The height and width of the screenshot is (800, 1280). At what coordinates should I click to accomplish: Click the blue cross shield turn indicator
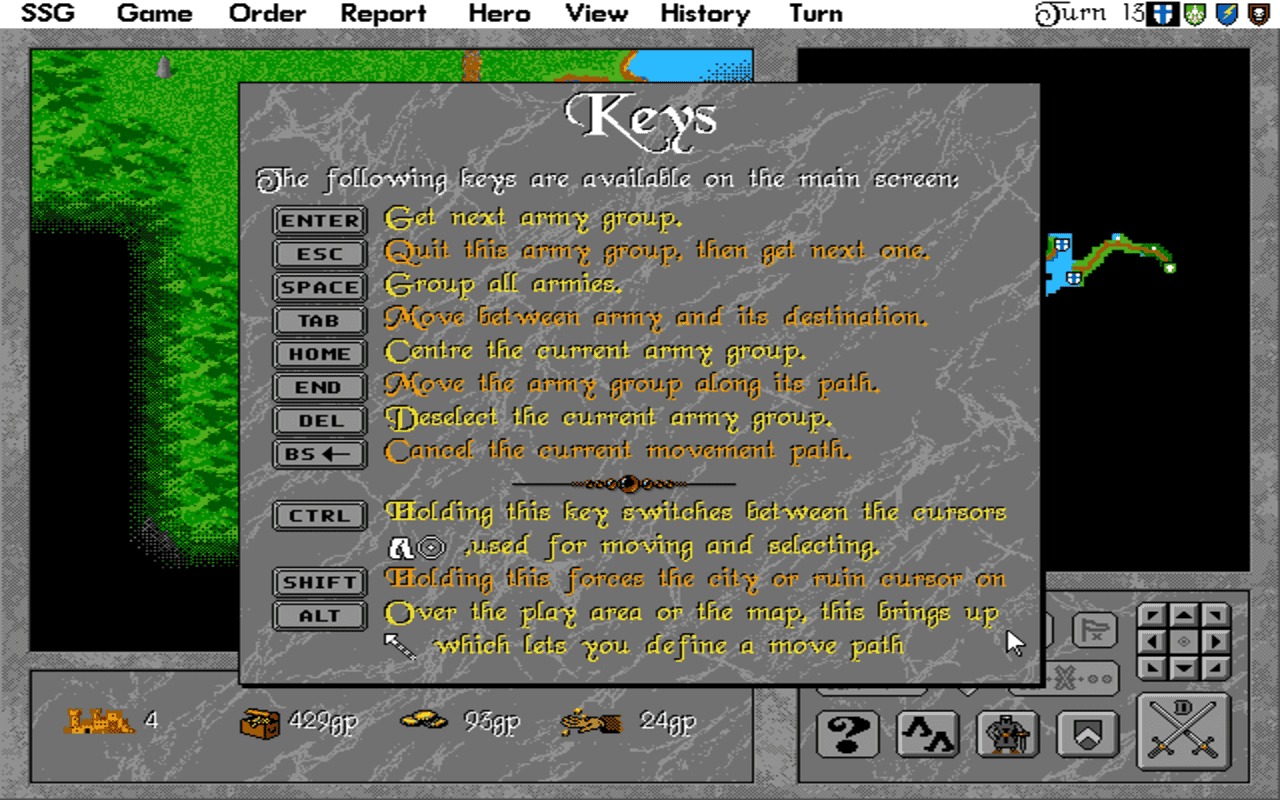tap(1161, 14)
